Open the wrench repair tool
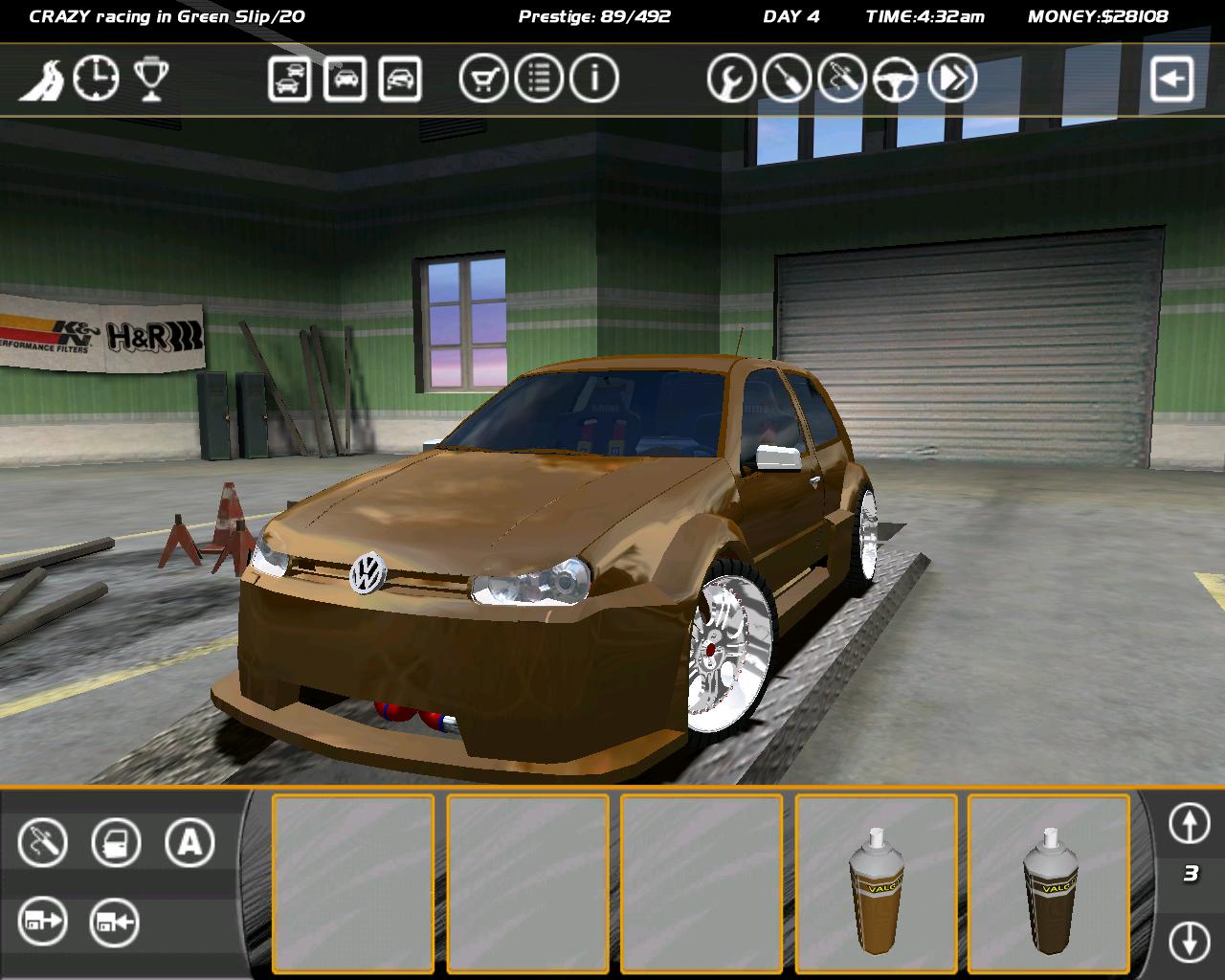1225x980 pixels. click(x=732, y=78)
